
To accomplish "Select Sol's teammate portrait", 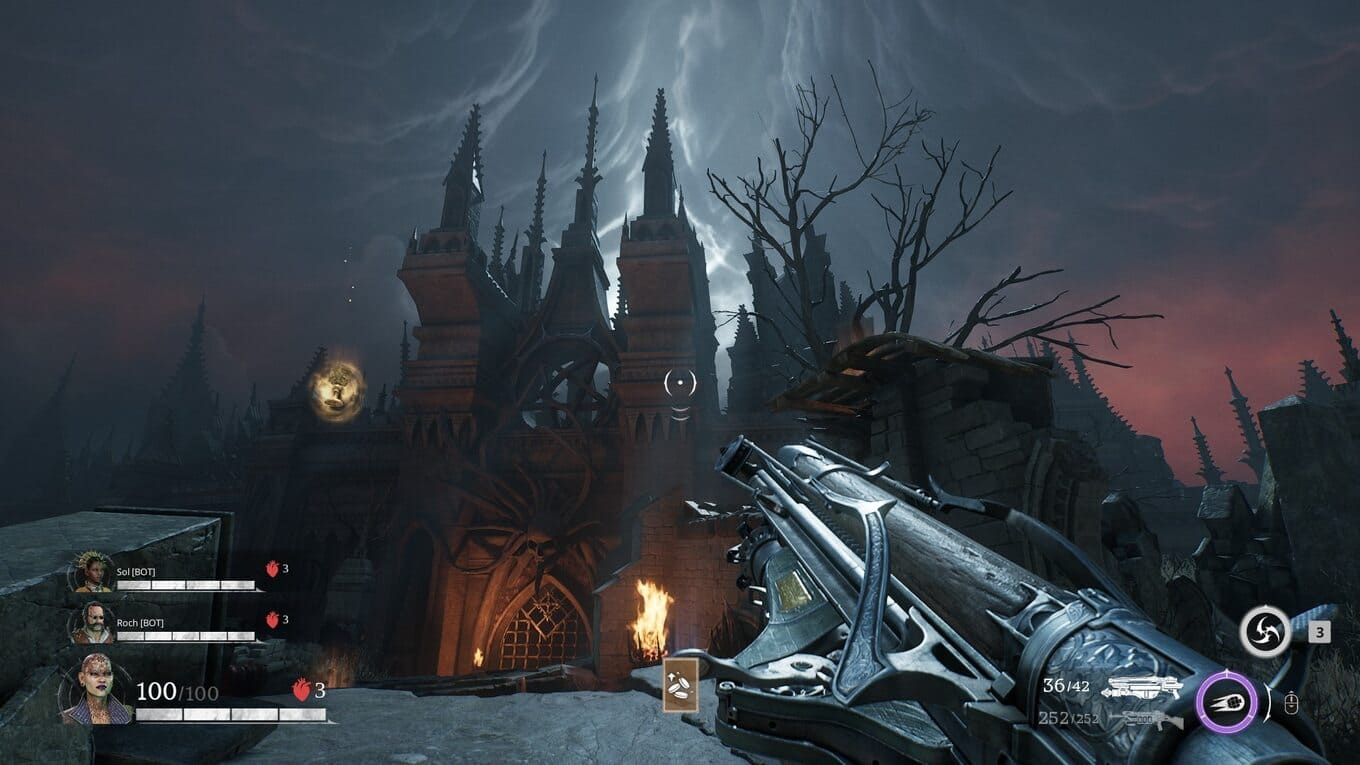I will [x=93, y=573].
